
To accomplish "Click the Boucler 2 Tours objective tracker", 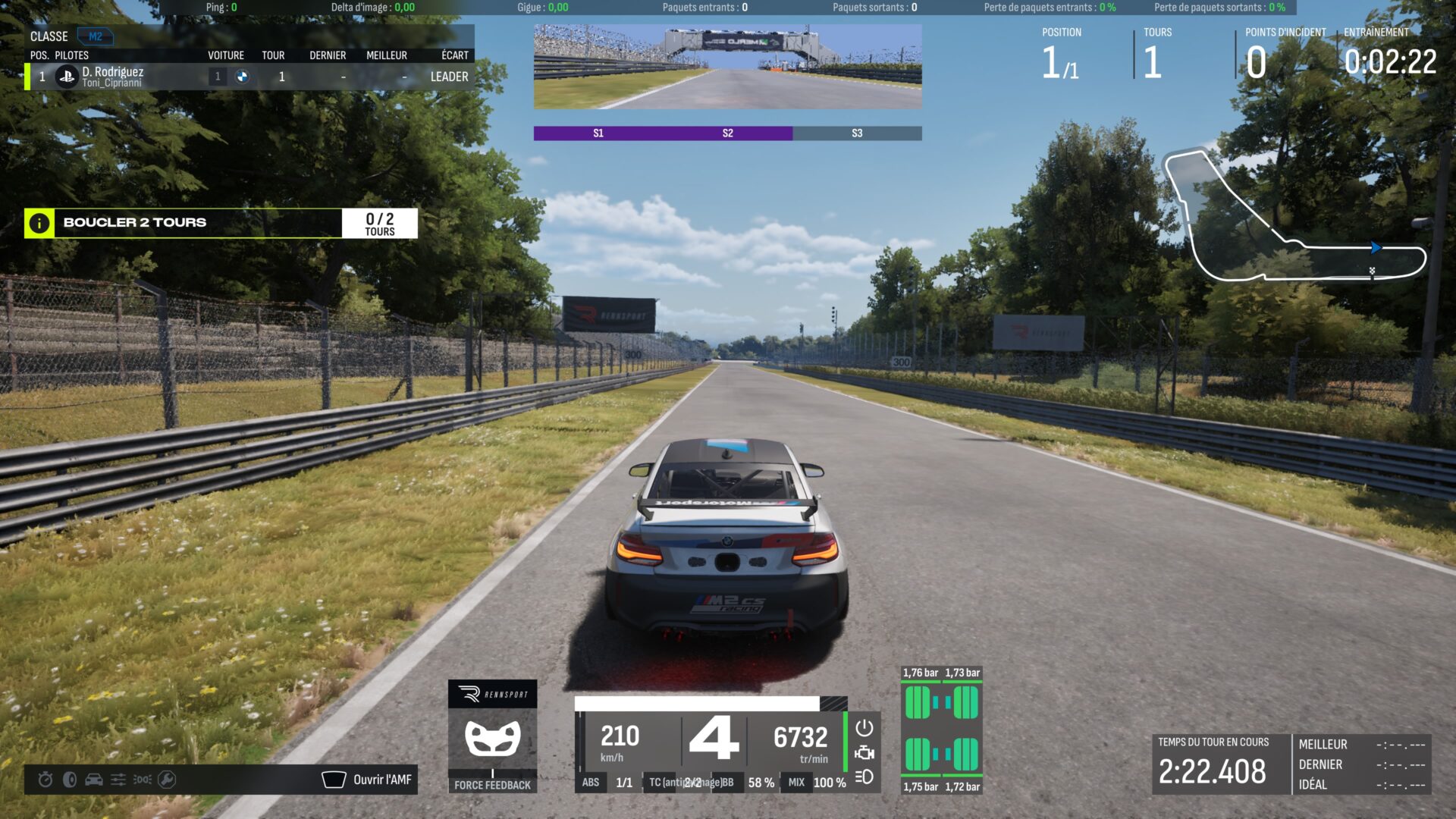I will tap(220, 223).
